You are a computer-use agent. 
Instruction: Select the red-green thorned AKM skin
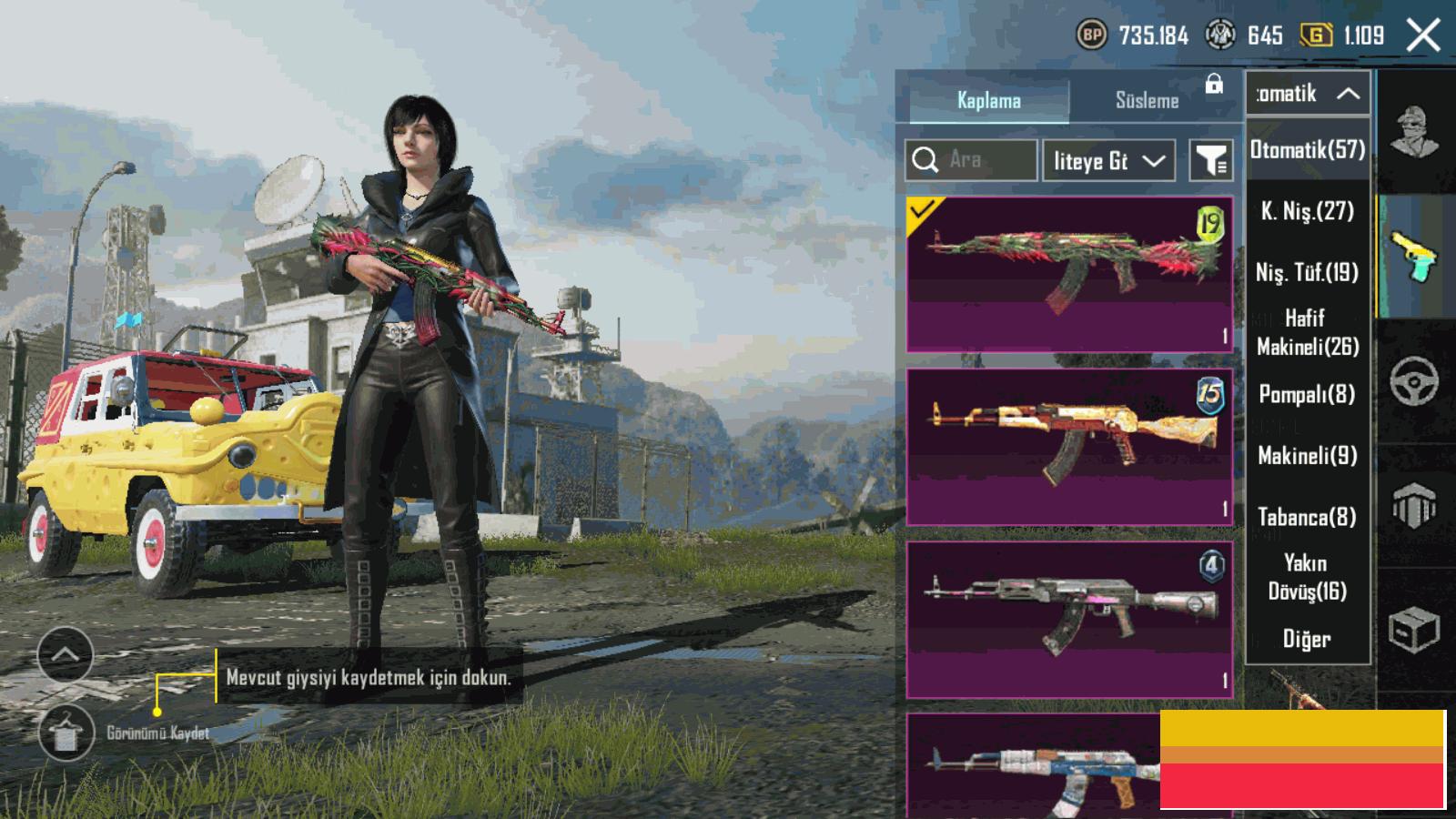[1069, 274]
